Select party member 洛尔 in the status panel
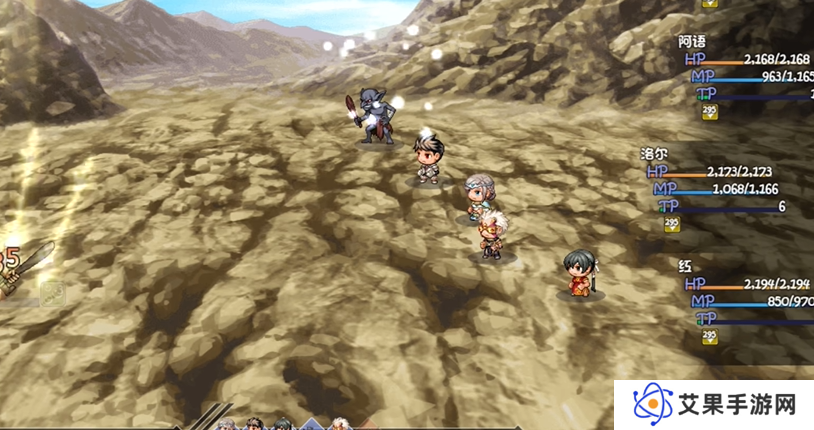Image resolution: width=814 pixels, height=430 pixels. (x=654, y=155)
